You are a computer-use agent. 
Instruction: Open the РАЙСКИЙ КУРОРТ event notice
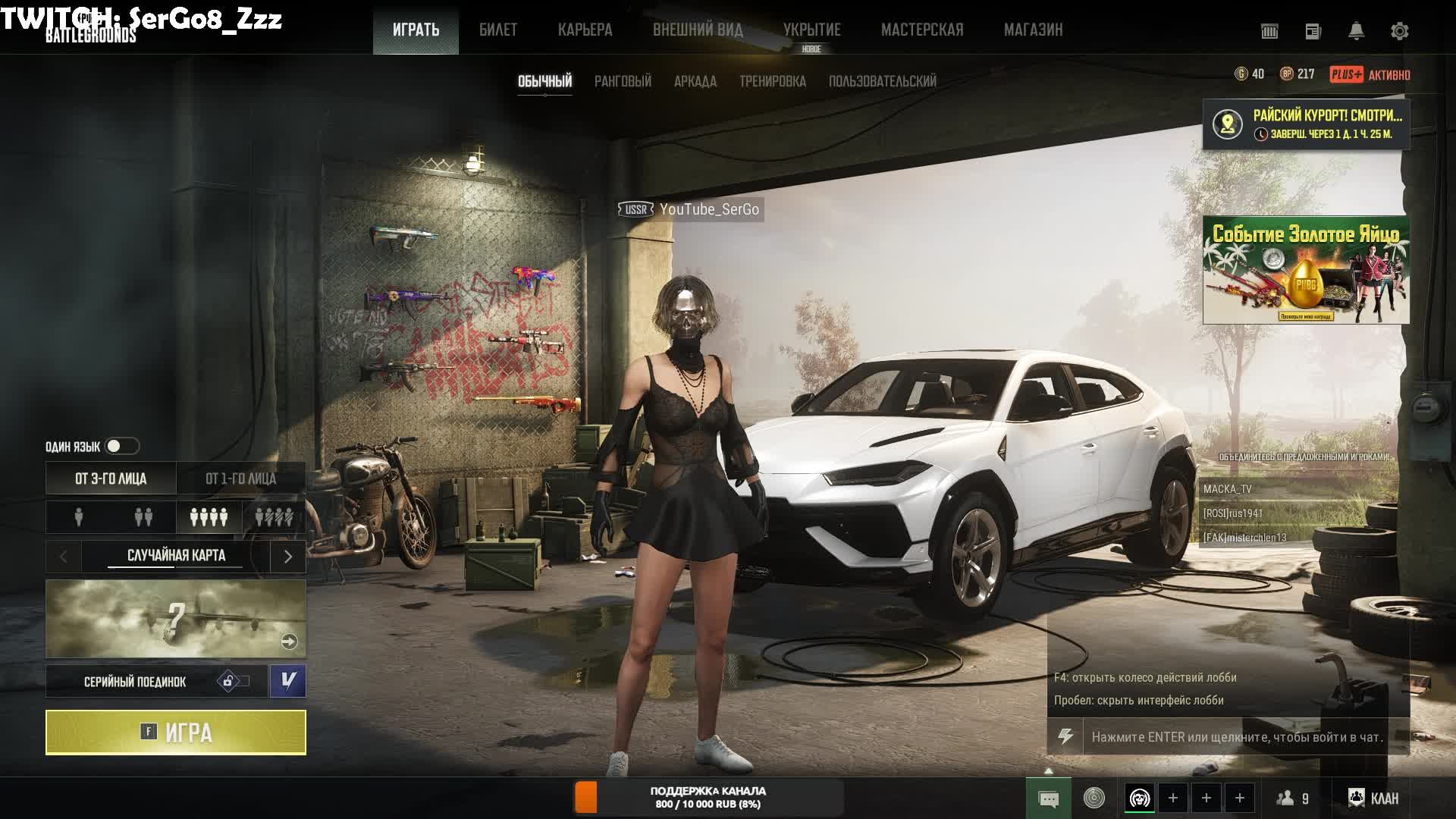pyautogui.click(x=1306, y=124)
